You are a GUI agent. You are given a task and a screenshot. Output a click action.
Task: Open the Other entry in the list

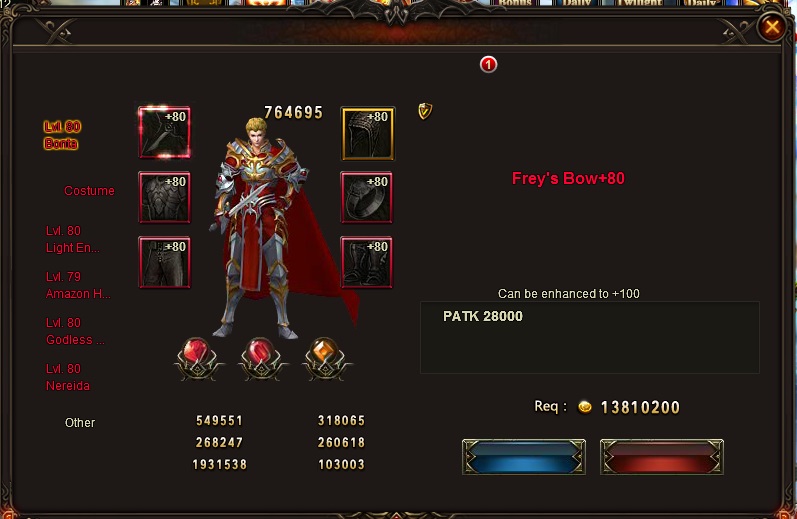coord(80,422)
